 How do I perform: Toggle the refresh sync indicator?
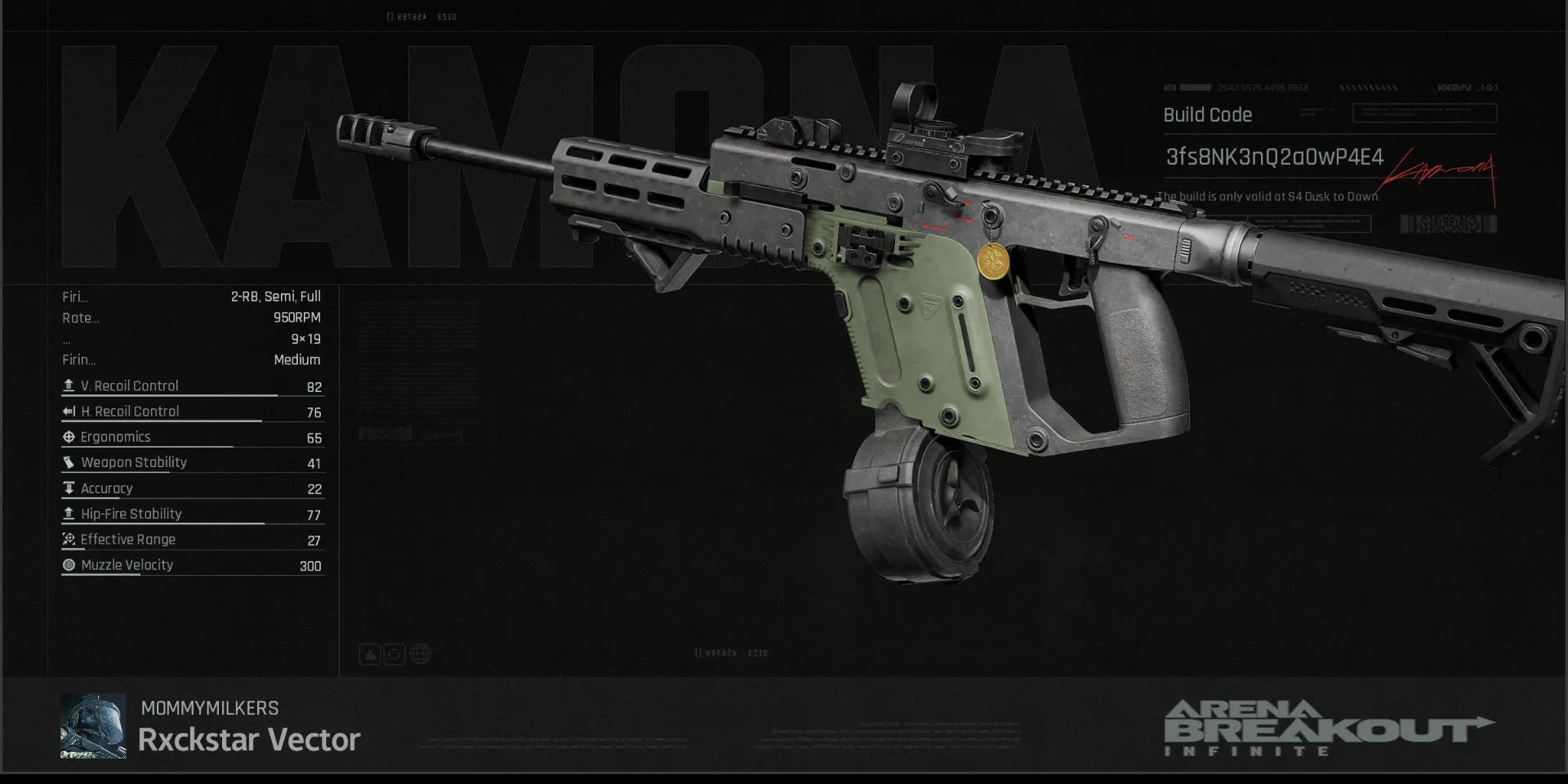coord(394,653)
